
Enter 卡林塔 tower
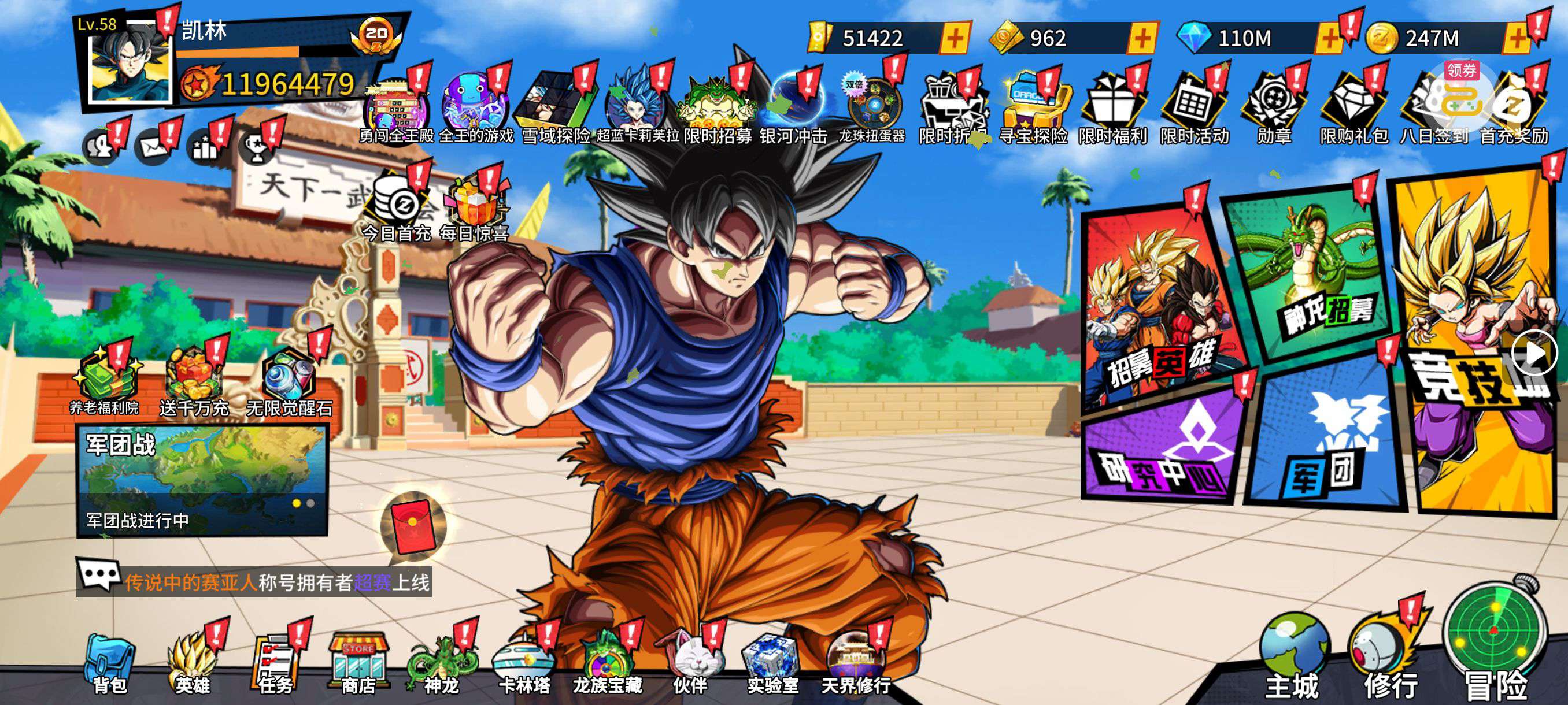tap(524, 663)
